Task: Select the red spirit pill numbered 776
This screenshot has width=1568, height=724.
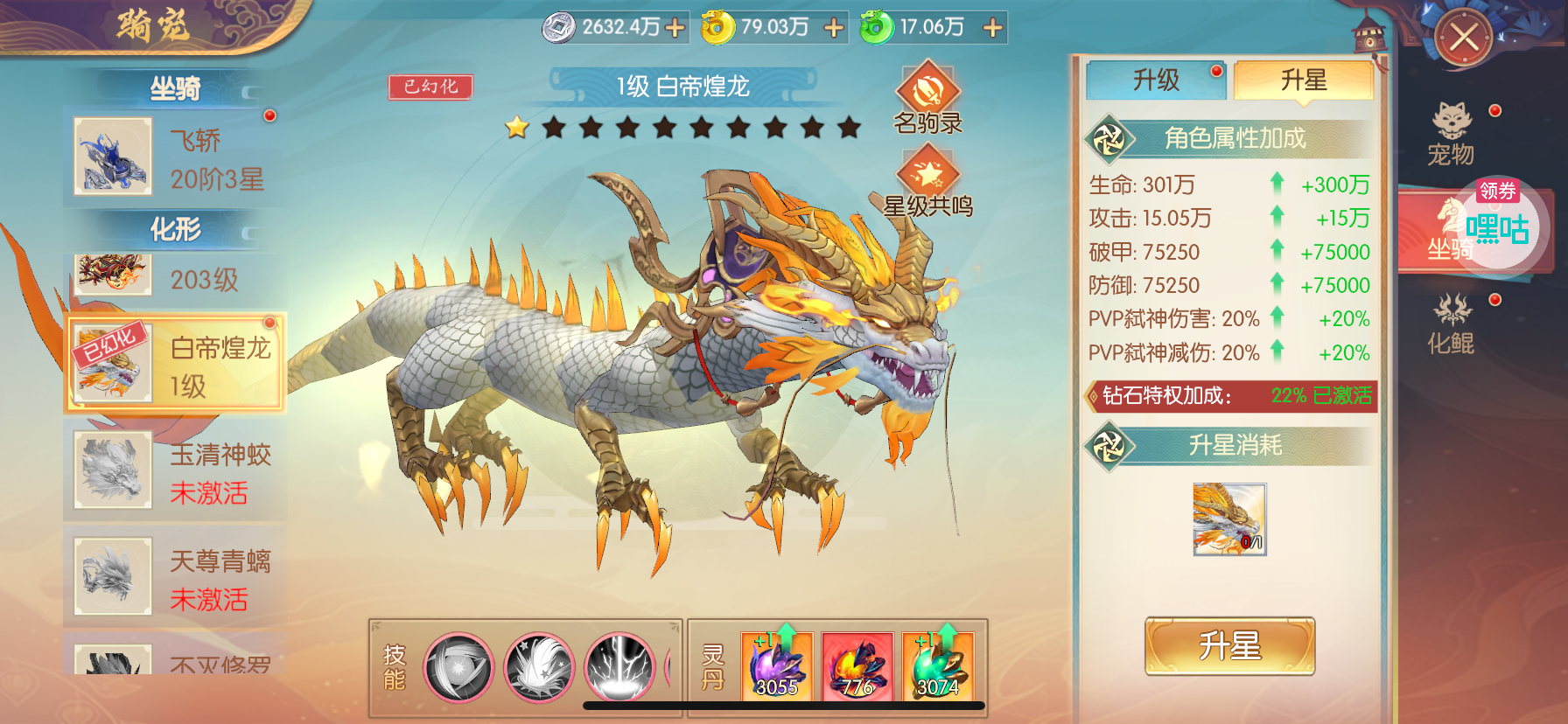Action: click(x=857, y=667)
